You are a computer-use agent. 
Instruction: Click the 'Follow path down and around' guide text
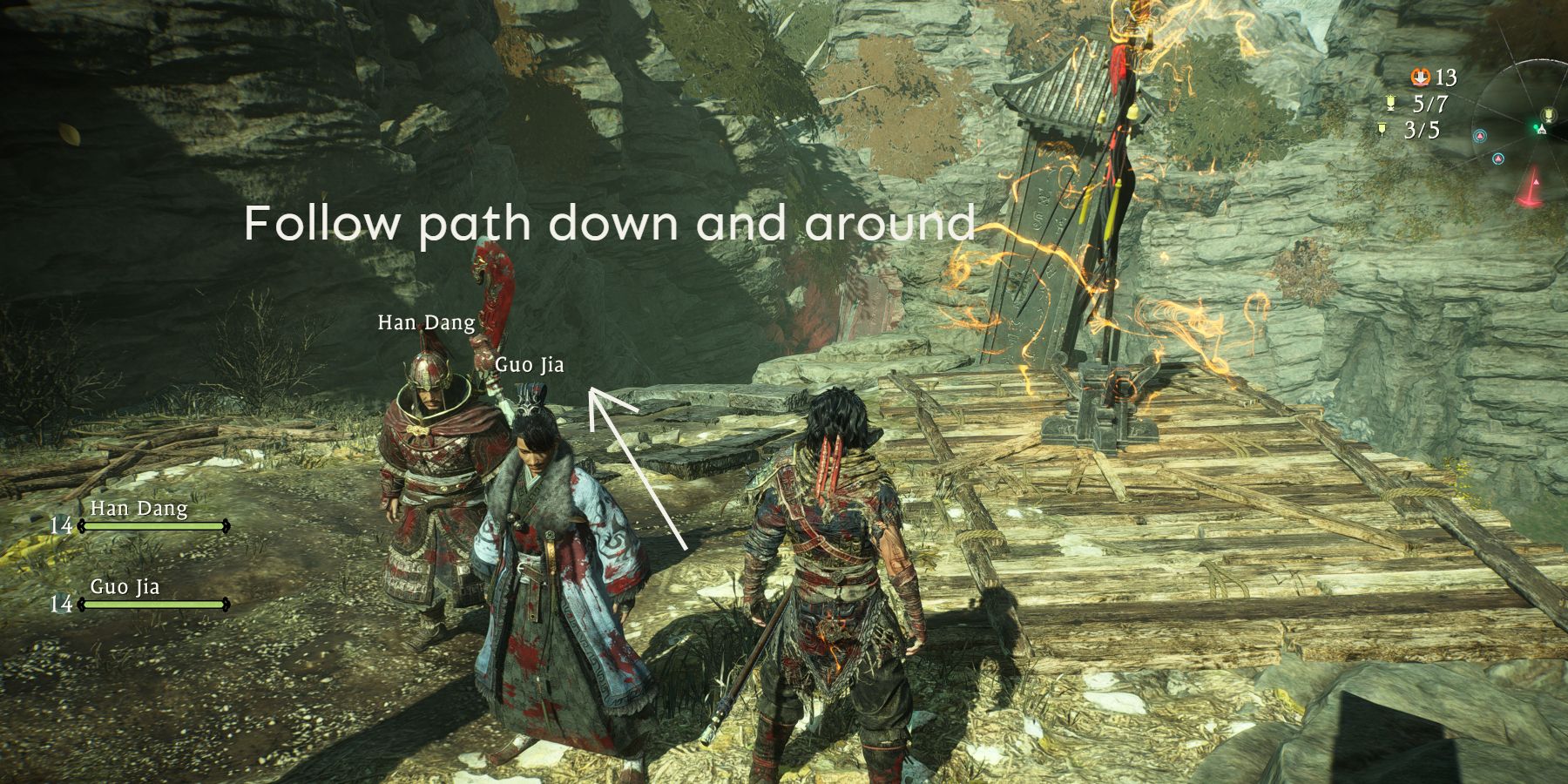point(610,226)
